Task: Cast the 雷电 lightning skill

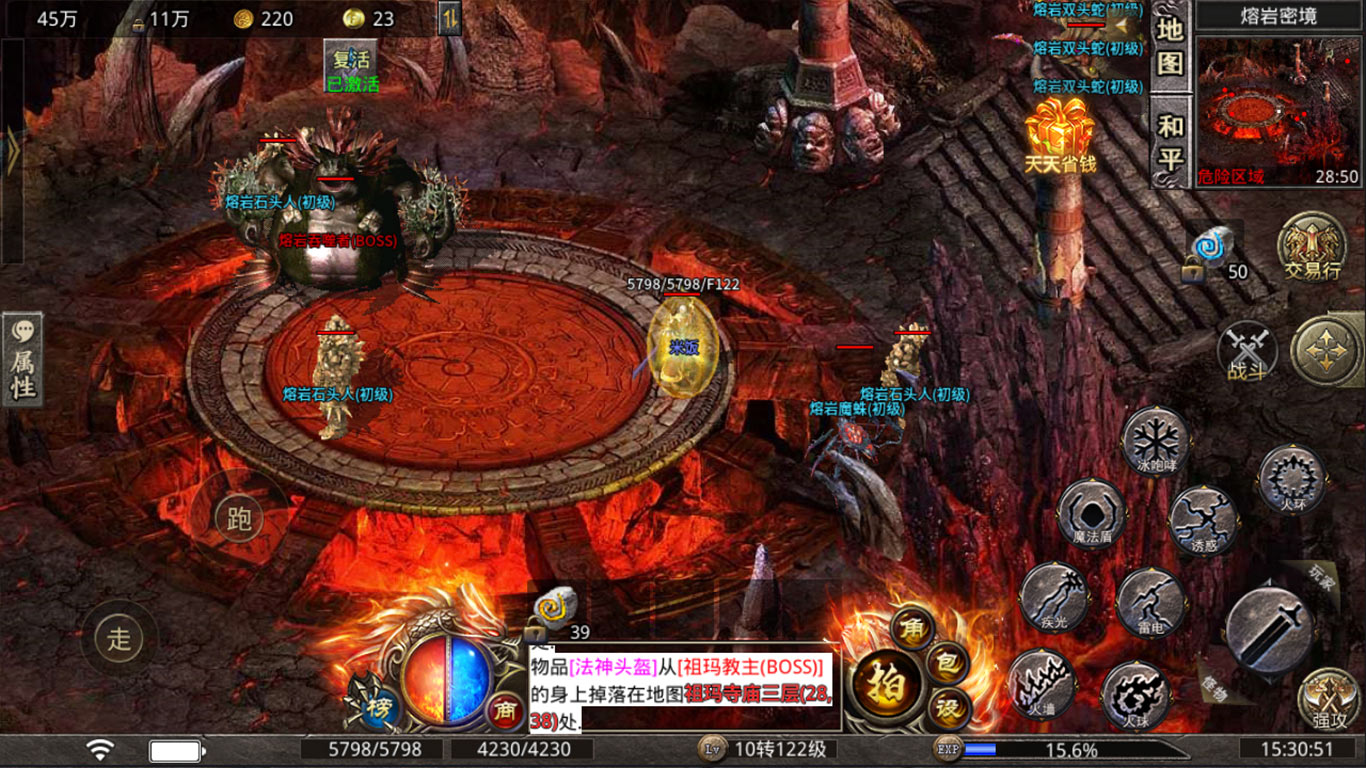Action: pyautogui.click(x=1150, y=602)
